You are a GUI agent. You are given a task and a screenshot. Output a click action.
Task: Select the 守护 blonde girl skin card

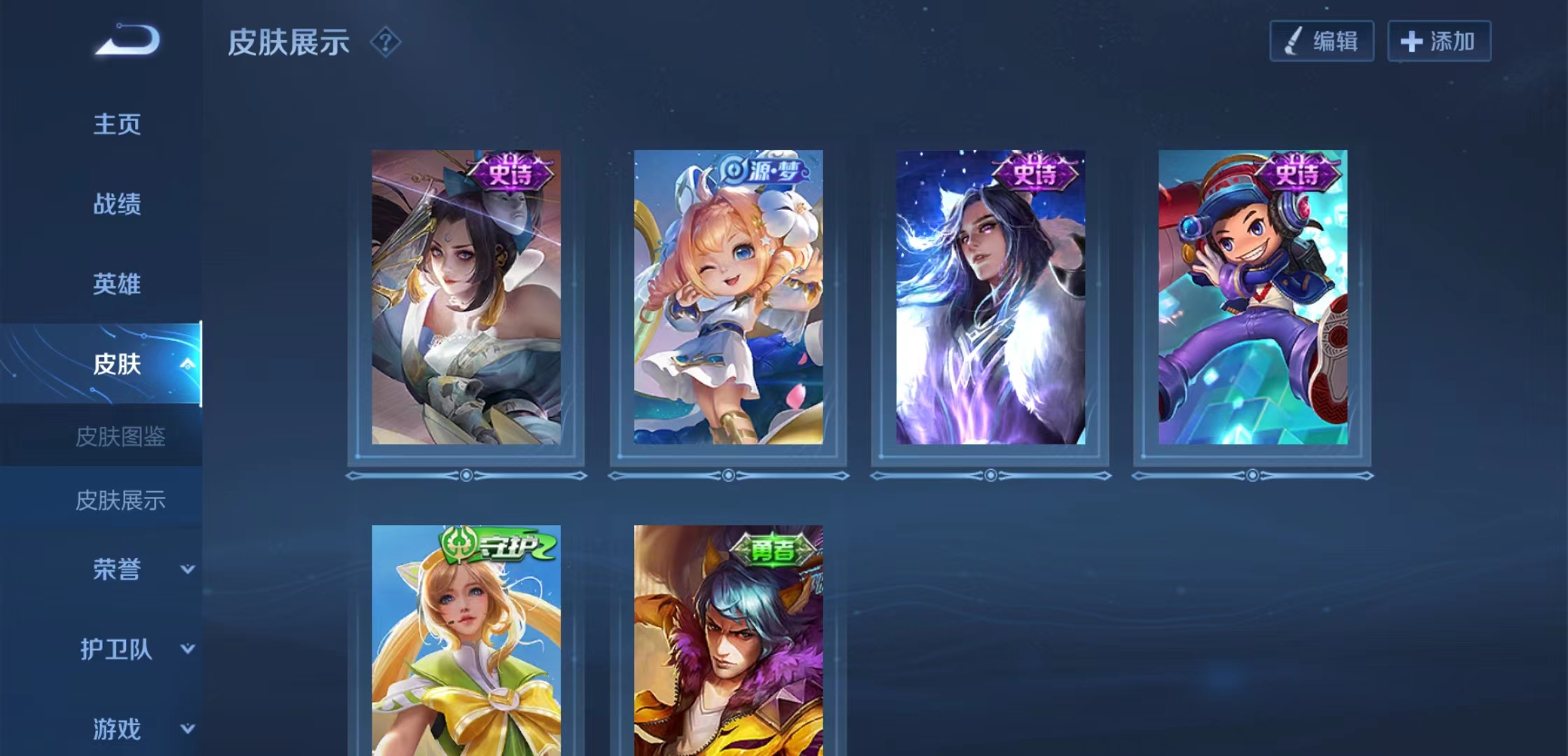[466, 640]
